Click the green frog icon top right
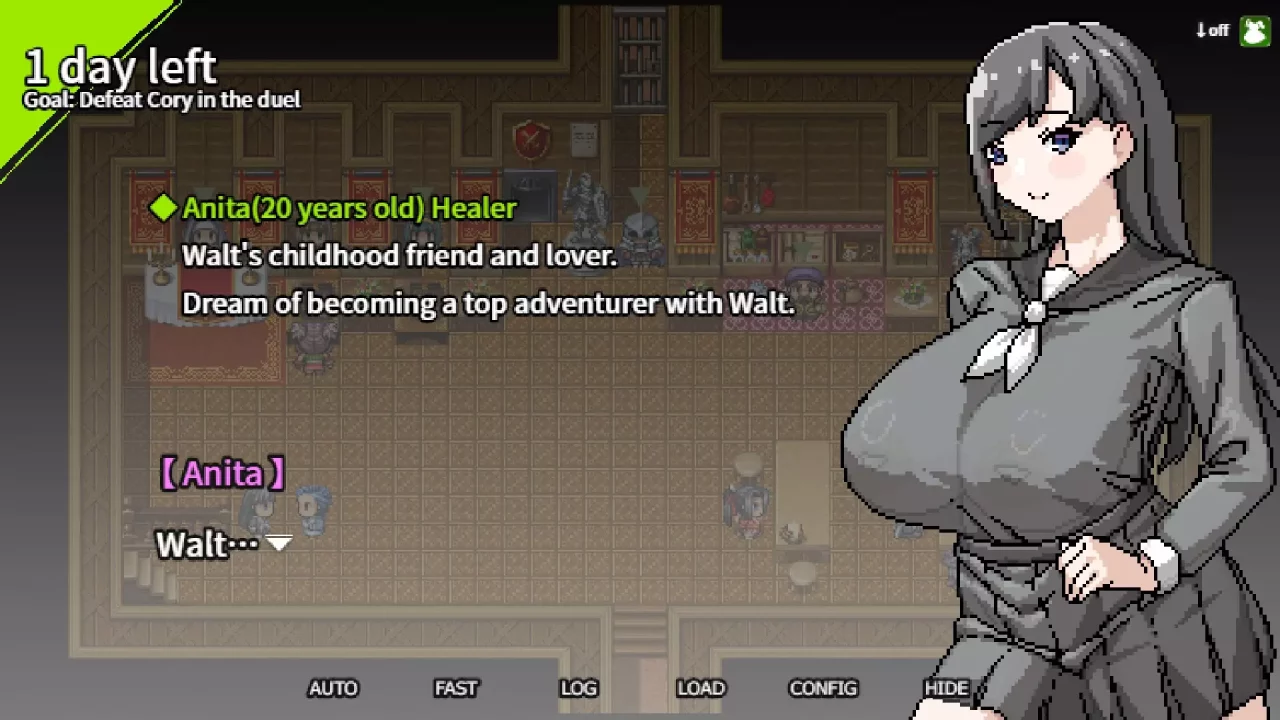Viewport: 1280px width, 720px height. [x=1252, y=31]
